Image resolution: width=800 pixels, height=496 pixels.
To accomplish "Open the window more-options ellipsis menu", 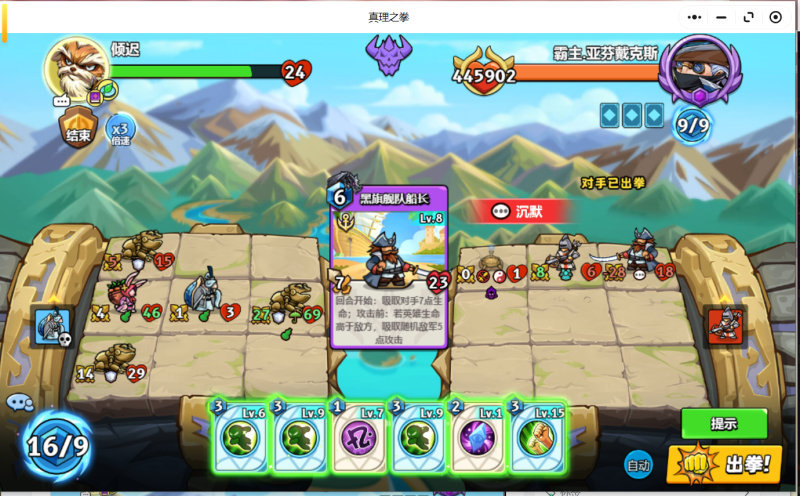I will pos(695,17).
